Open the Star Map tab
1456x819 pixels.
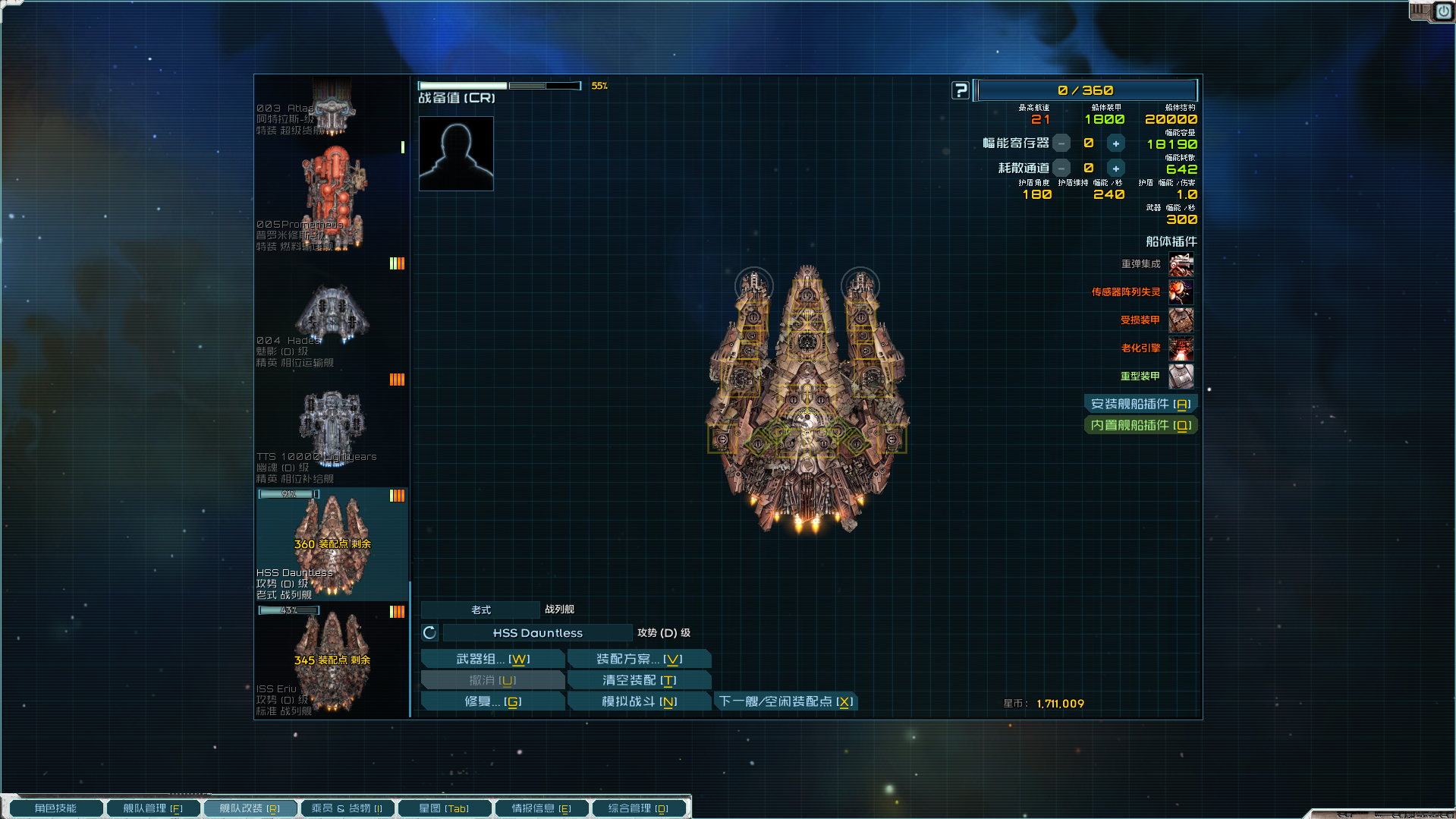444,808
